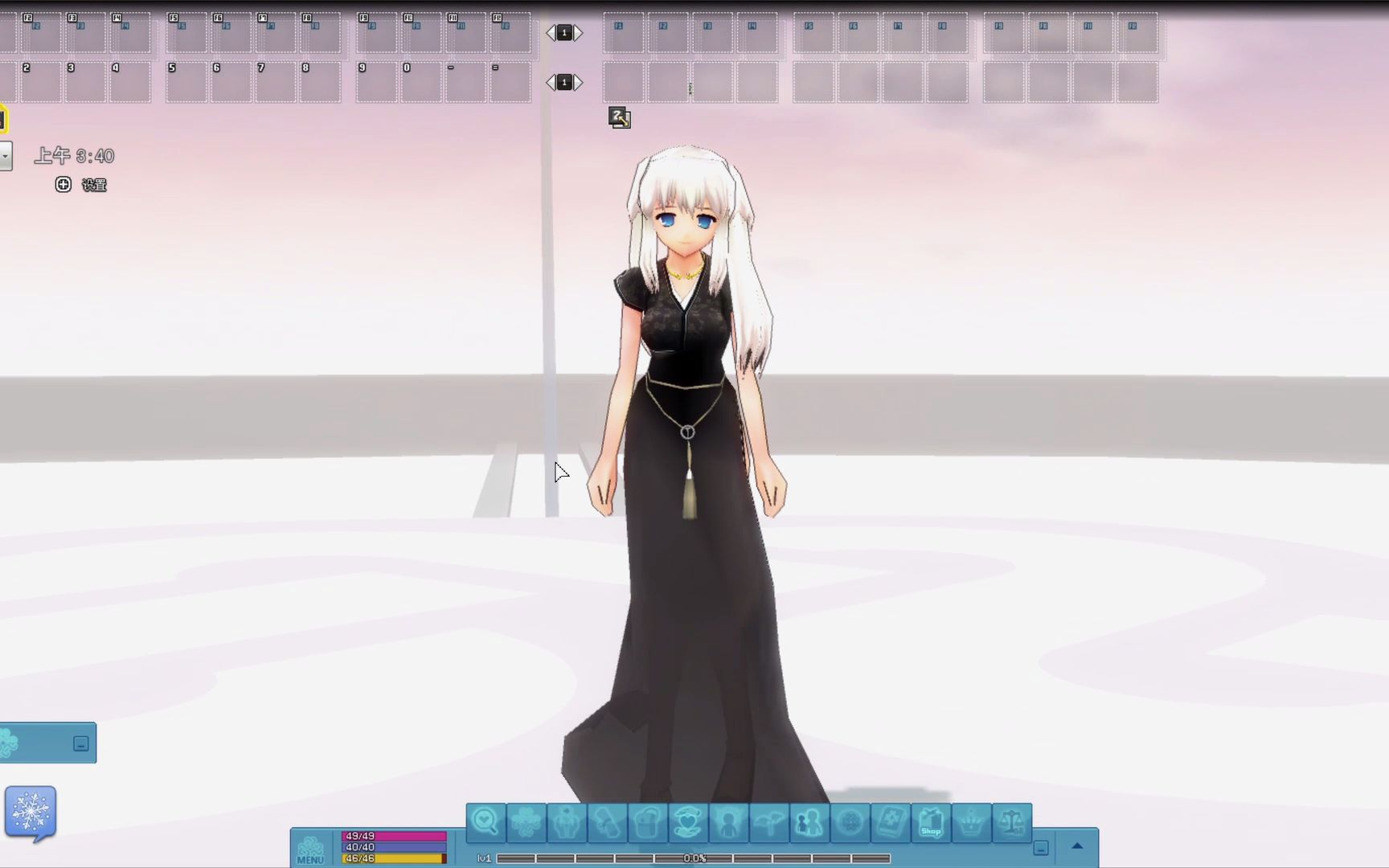Click the 0.0% experience progress bar
Image resolution: width=1389 pixels, height=868 pixels.
pyautogui.click(x=695, y=858)
